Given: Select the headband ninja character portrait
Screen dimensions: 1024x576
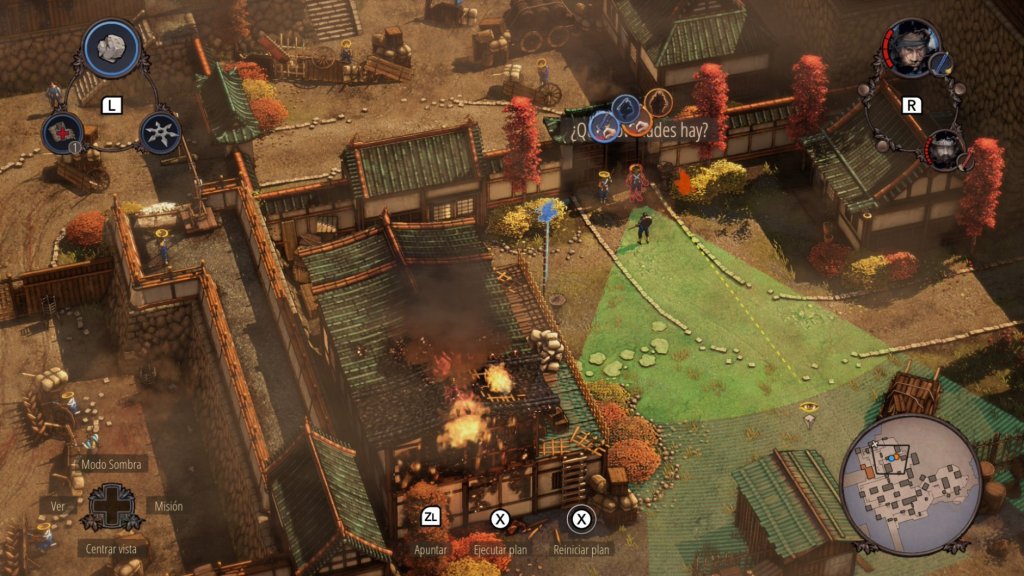Looking at the screenshot, I should click(913, 48).
